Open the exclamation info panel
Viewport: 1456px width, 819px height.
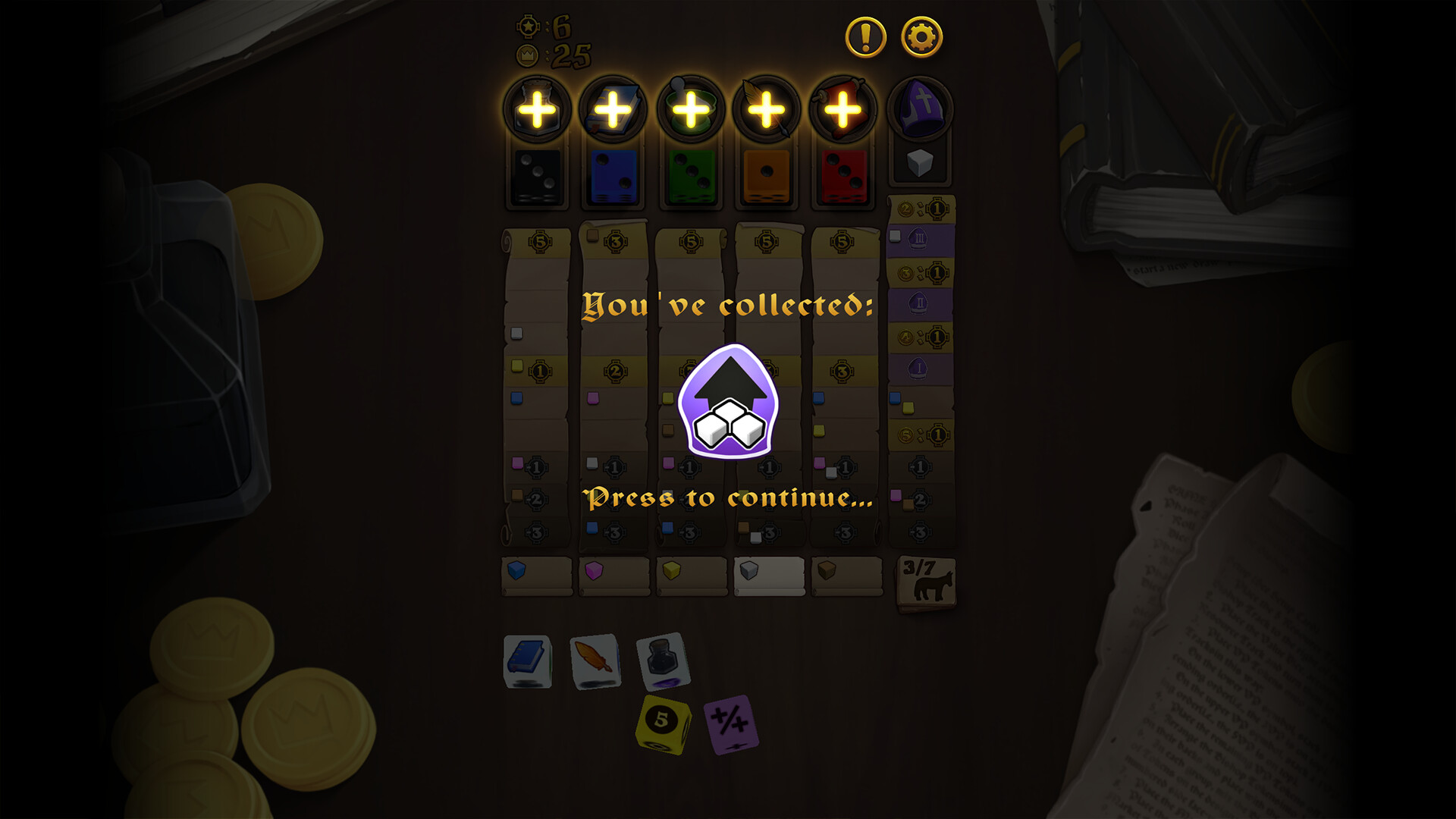(x=865, y=33)
